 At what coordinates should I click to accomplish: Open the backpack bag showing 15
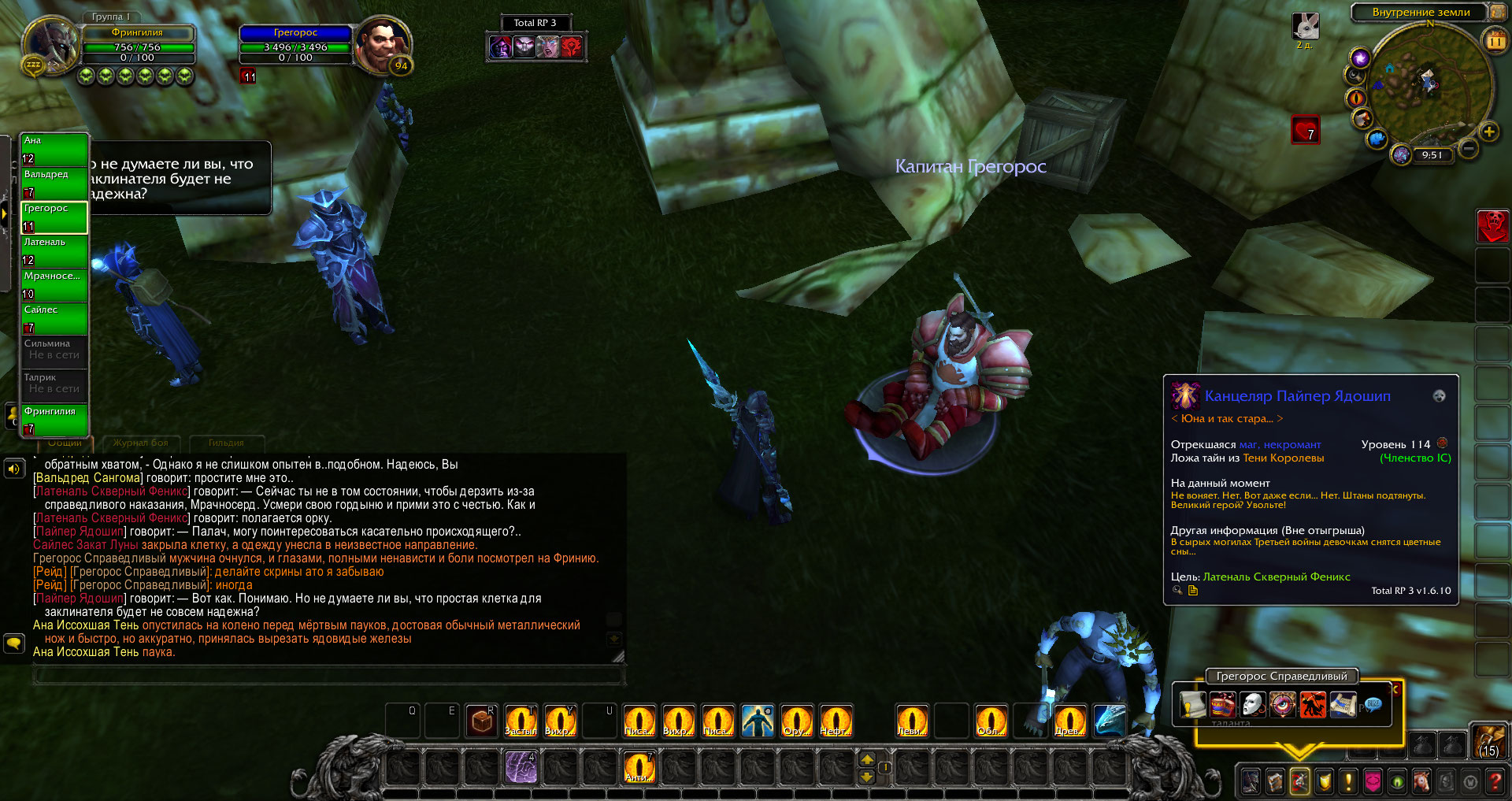point(1488,742)
